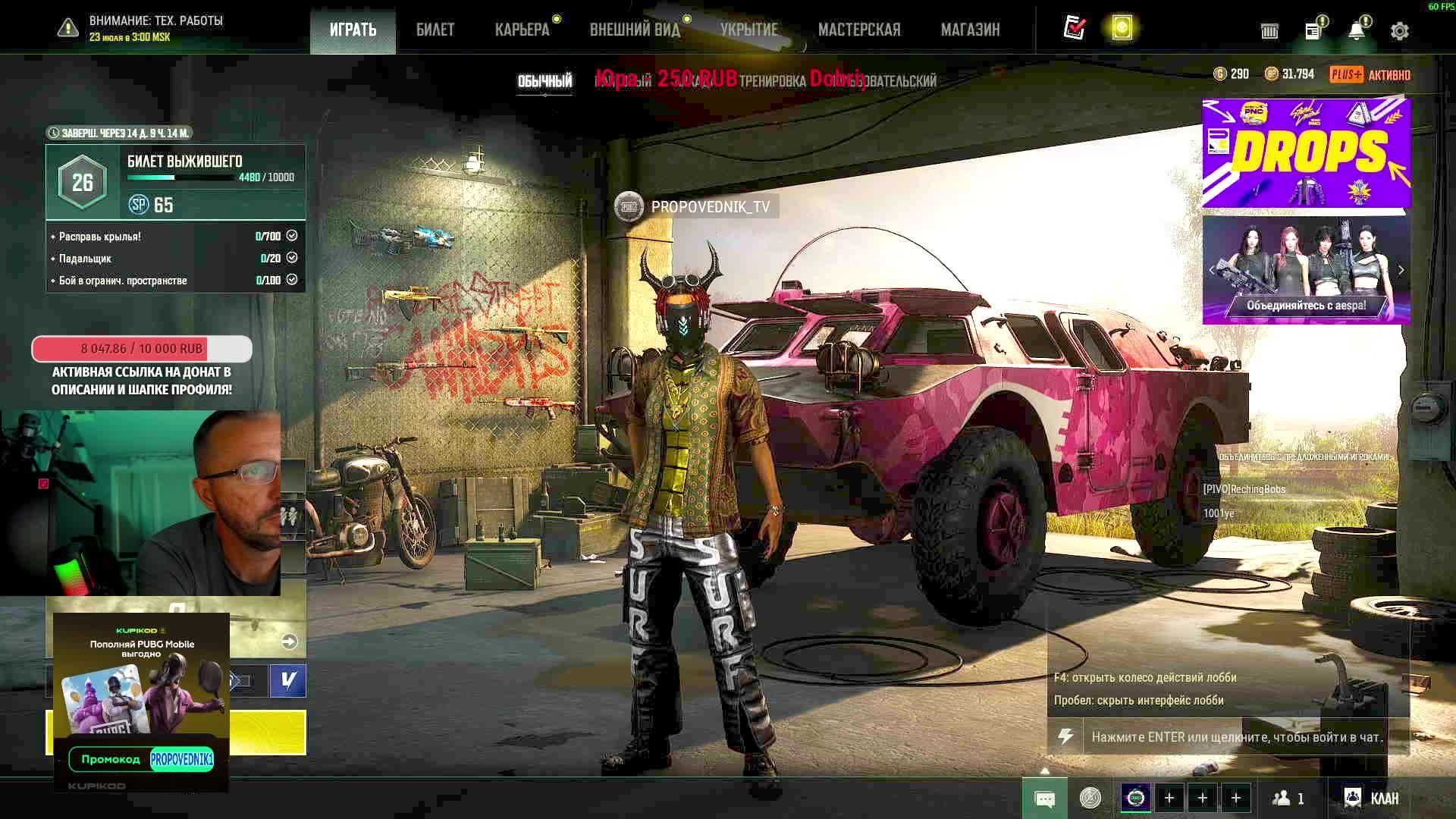The height and width of the screenshot is (819, 1456).
Task: Switch to the Мастерская tab
Action: 859,30
